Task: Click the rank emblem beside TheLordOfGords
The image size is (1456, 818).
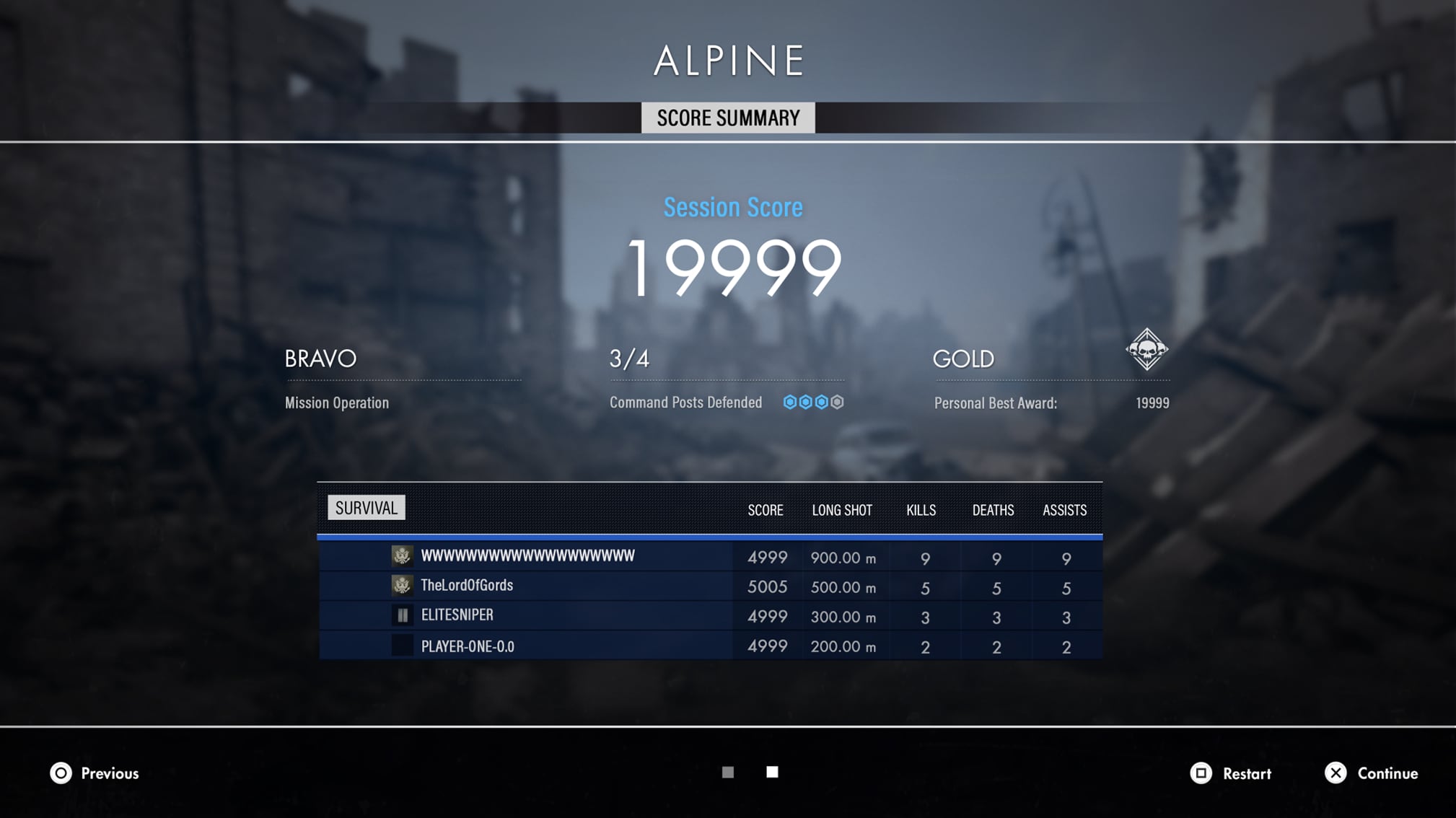Action: coord(402,586)
